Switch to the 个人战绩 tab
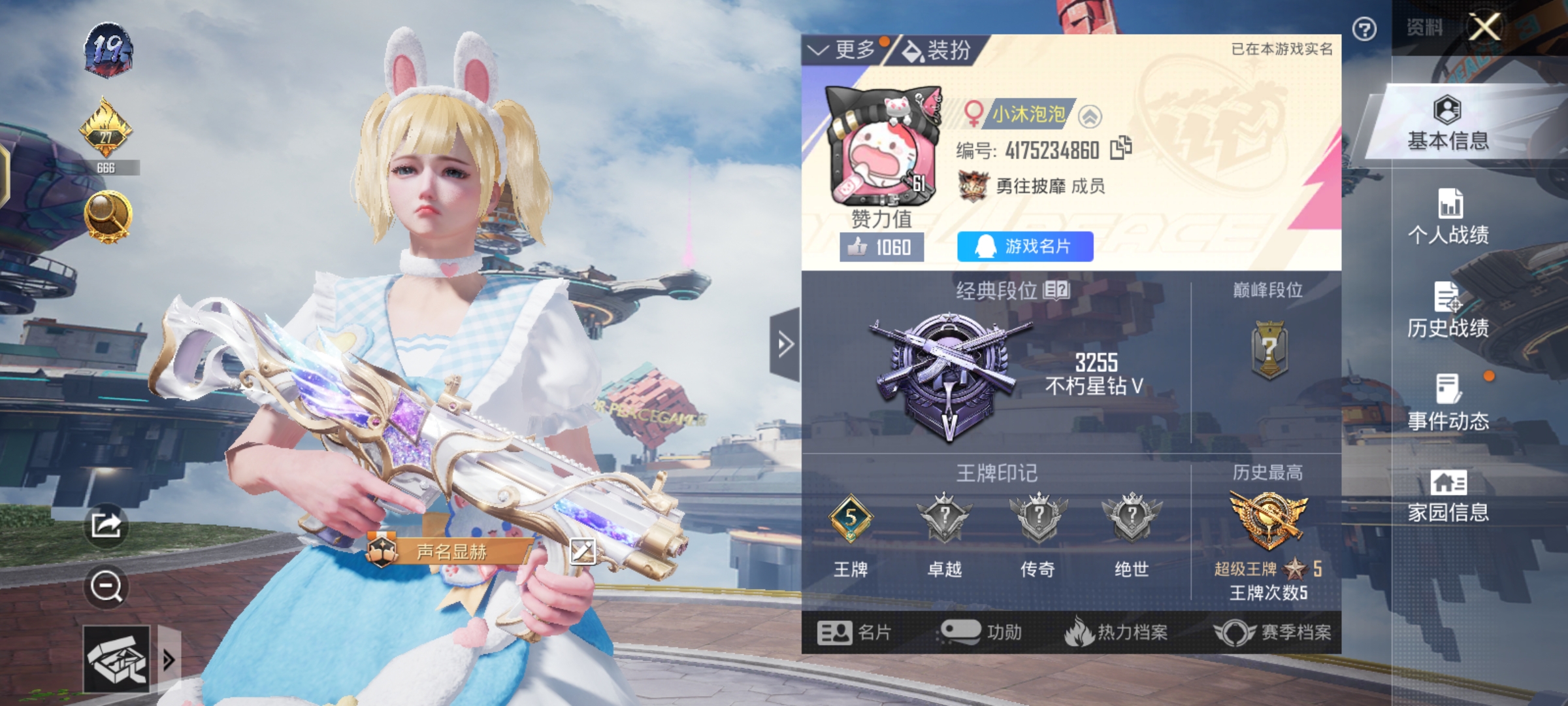 point(1448,218)
